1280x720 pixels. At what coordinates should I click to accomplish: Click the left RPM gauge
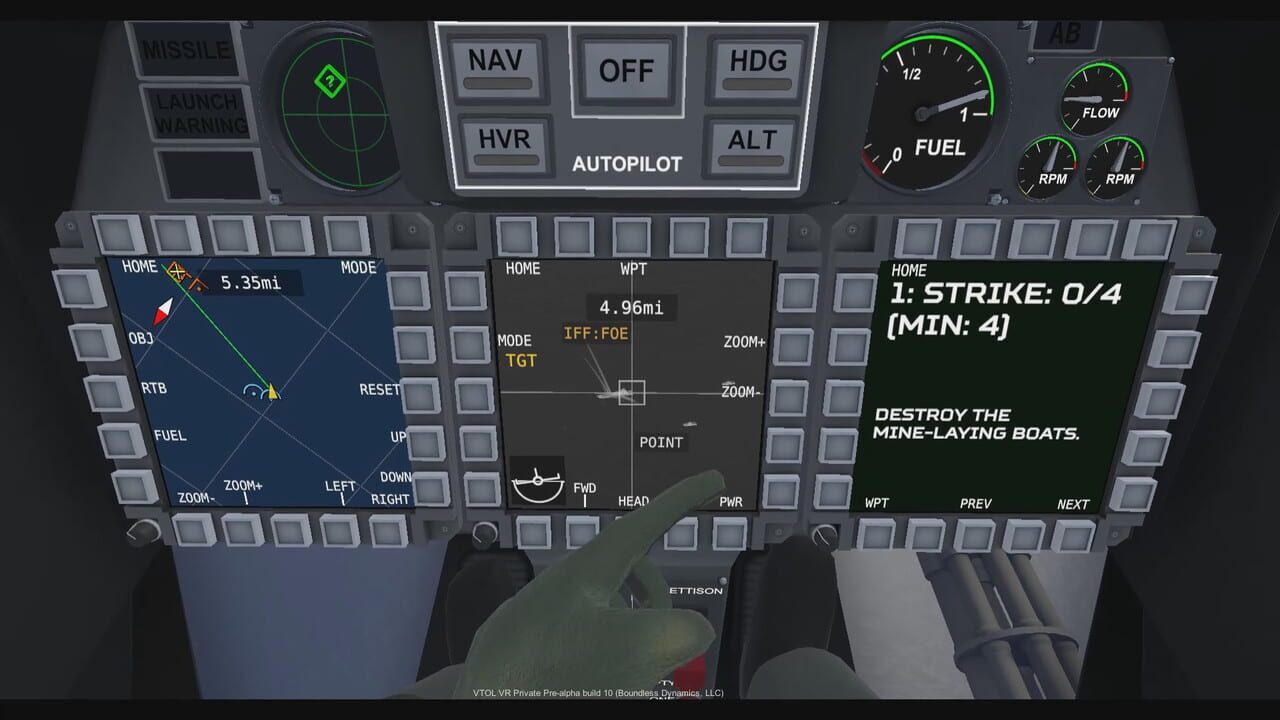1048,165
